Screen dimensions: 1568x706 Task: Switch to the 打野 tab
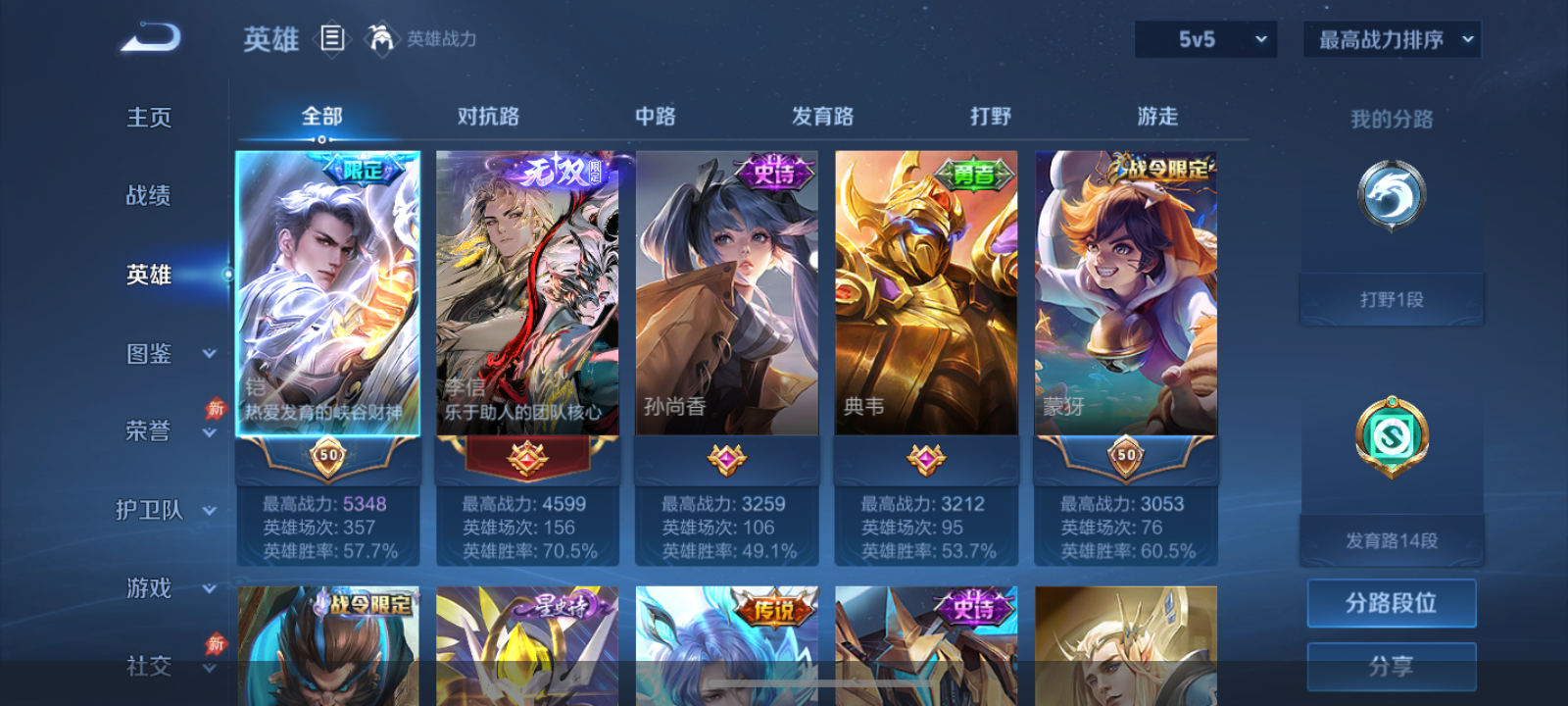tap(992, 116)
